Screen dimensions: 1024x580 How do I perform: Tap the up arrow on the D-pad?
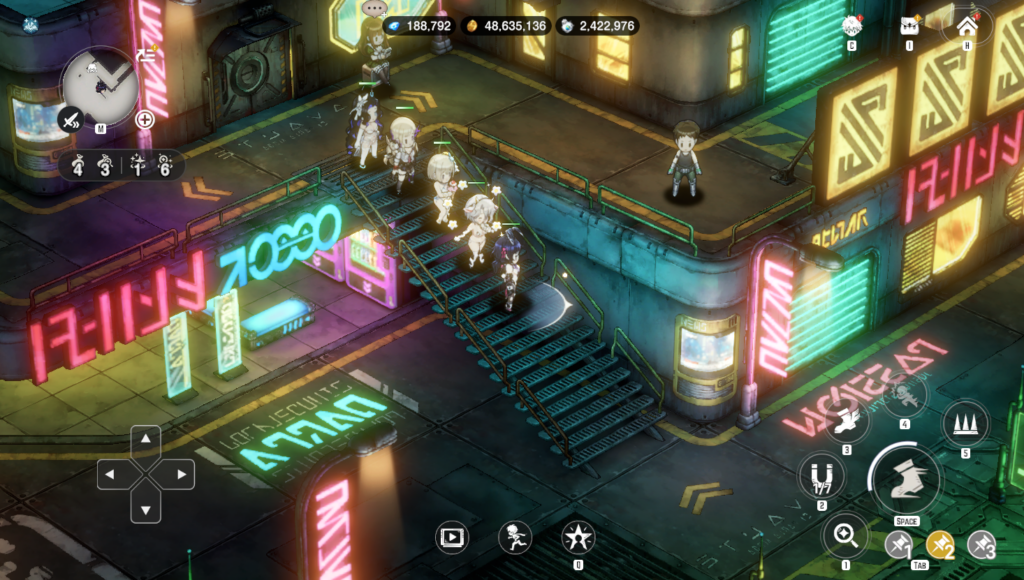[146, 438]
